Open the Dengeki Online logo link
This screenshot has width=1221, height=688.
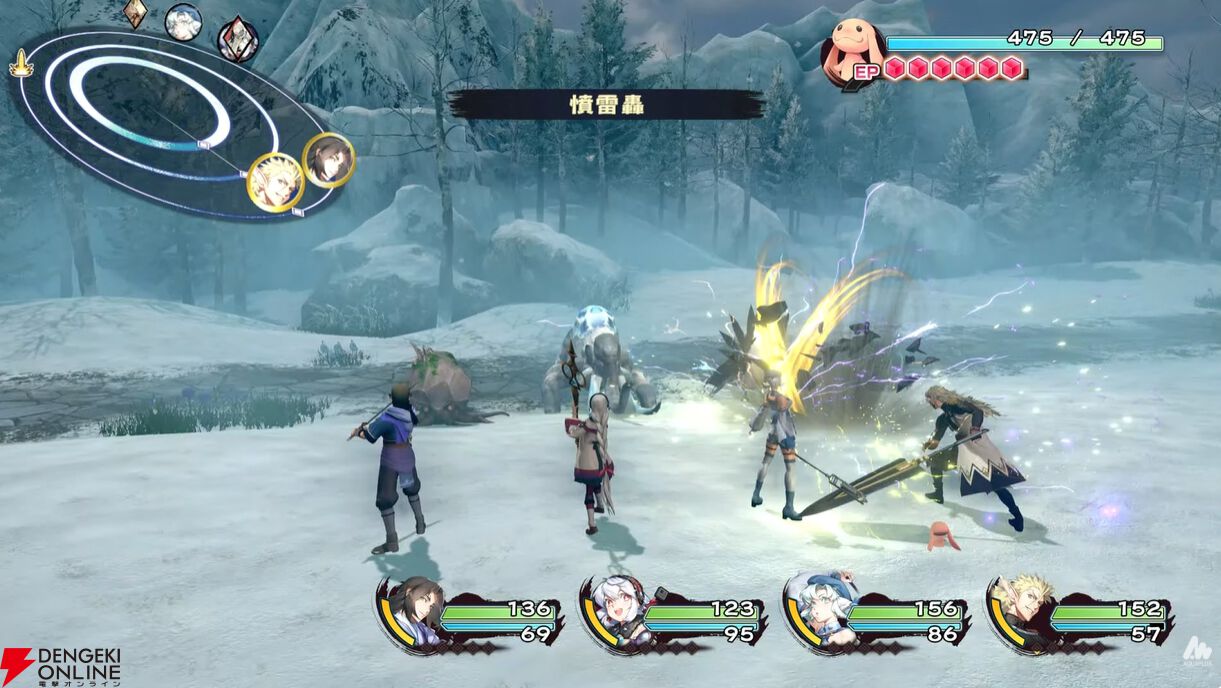(62, 666)
